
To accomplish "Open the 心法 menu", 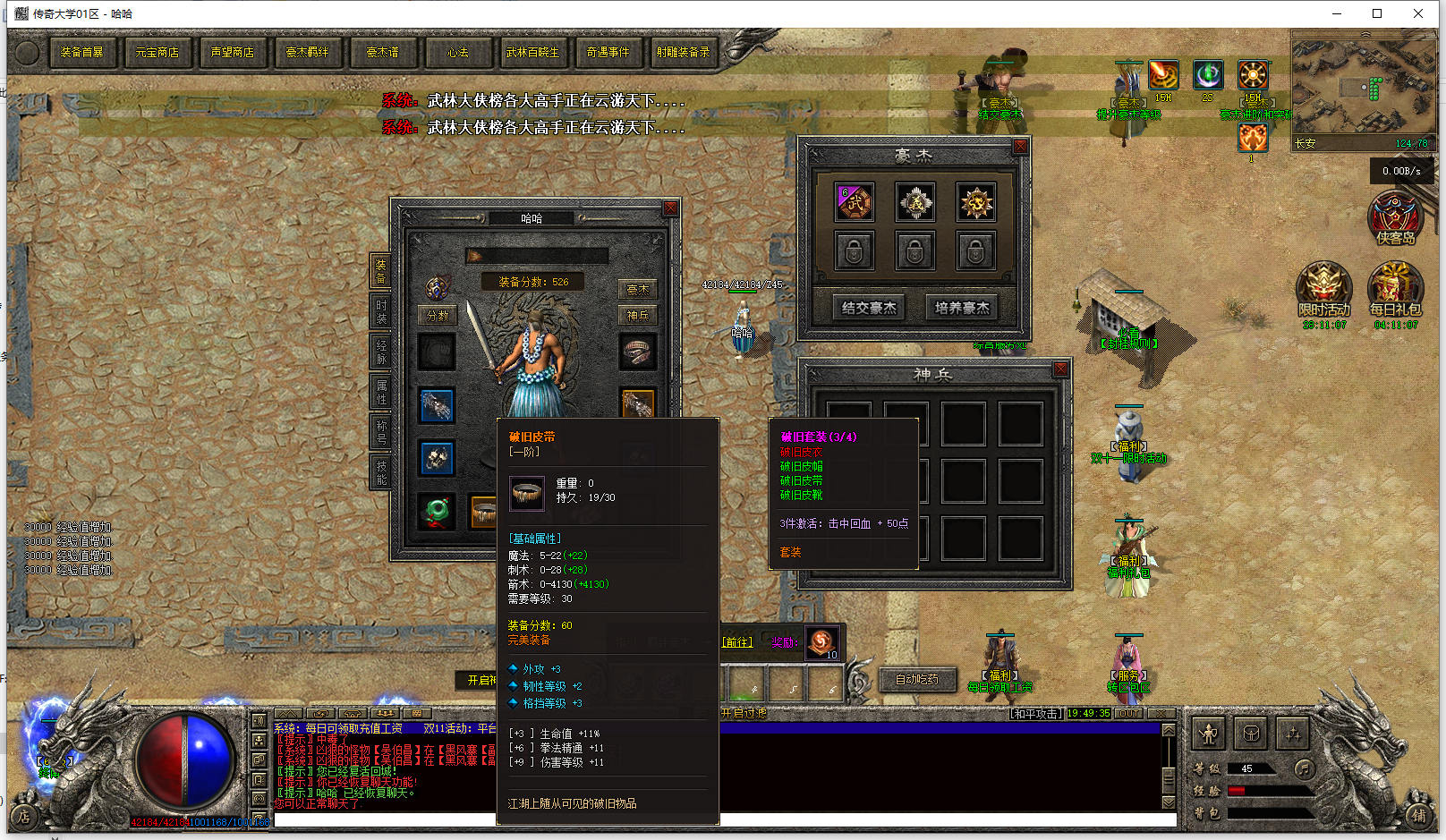I will pyautogui.click(x=457, y=53).
